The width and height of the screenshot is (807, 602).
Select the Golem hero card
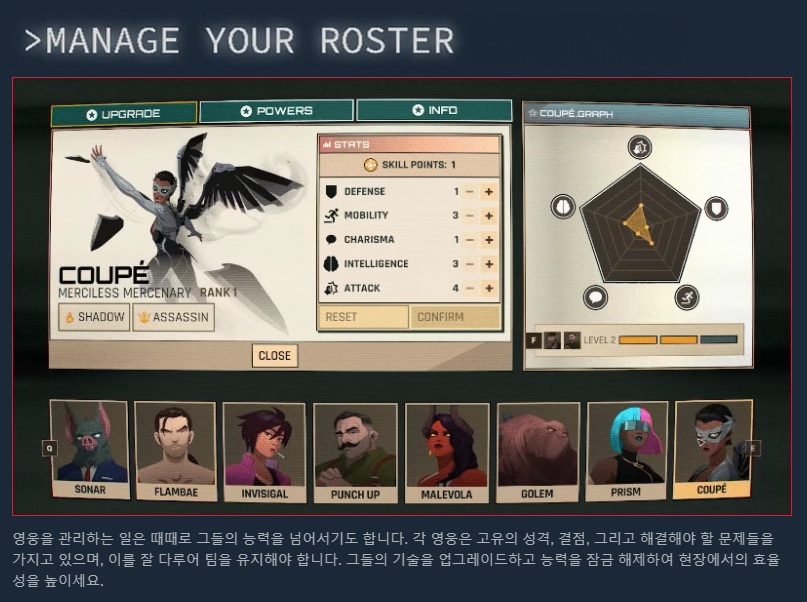[537, 451]
